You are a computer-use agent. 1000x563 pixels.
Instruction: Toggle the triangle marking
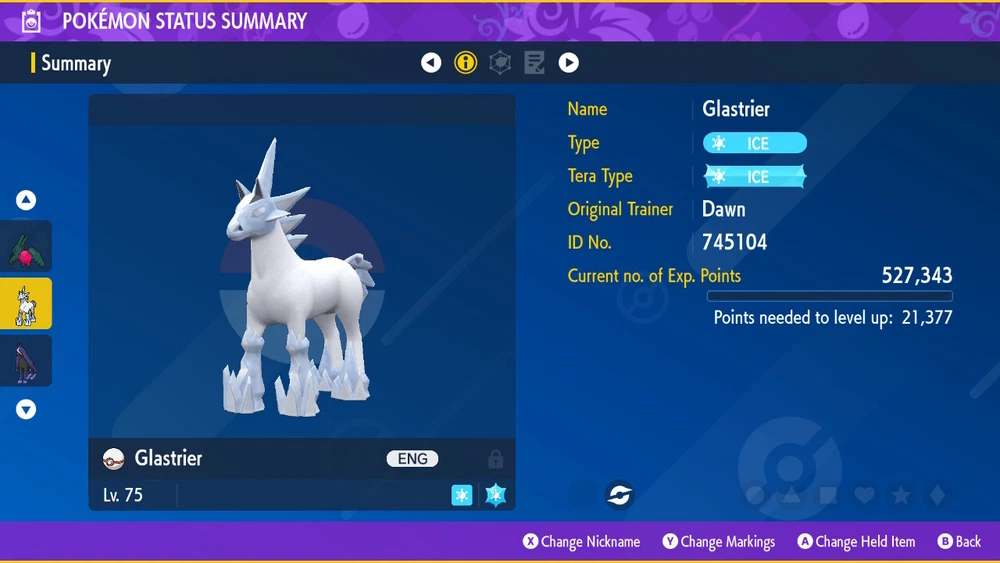click(792, 495)
